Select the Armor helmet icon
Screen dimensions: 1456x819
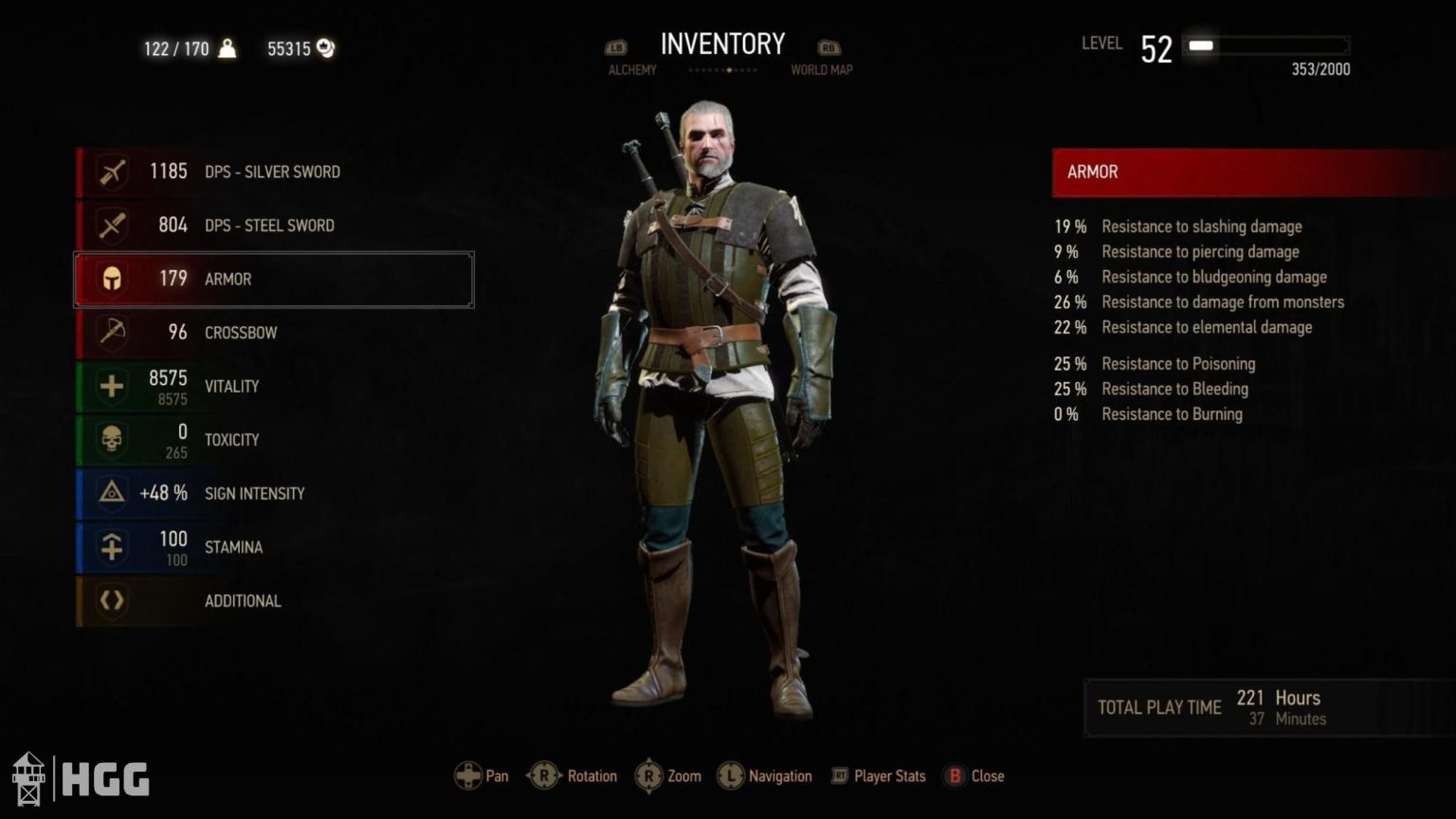click(111, 279)
